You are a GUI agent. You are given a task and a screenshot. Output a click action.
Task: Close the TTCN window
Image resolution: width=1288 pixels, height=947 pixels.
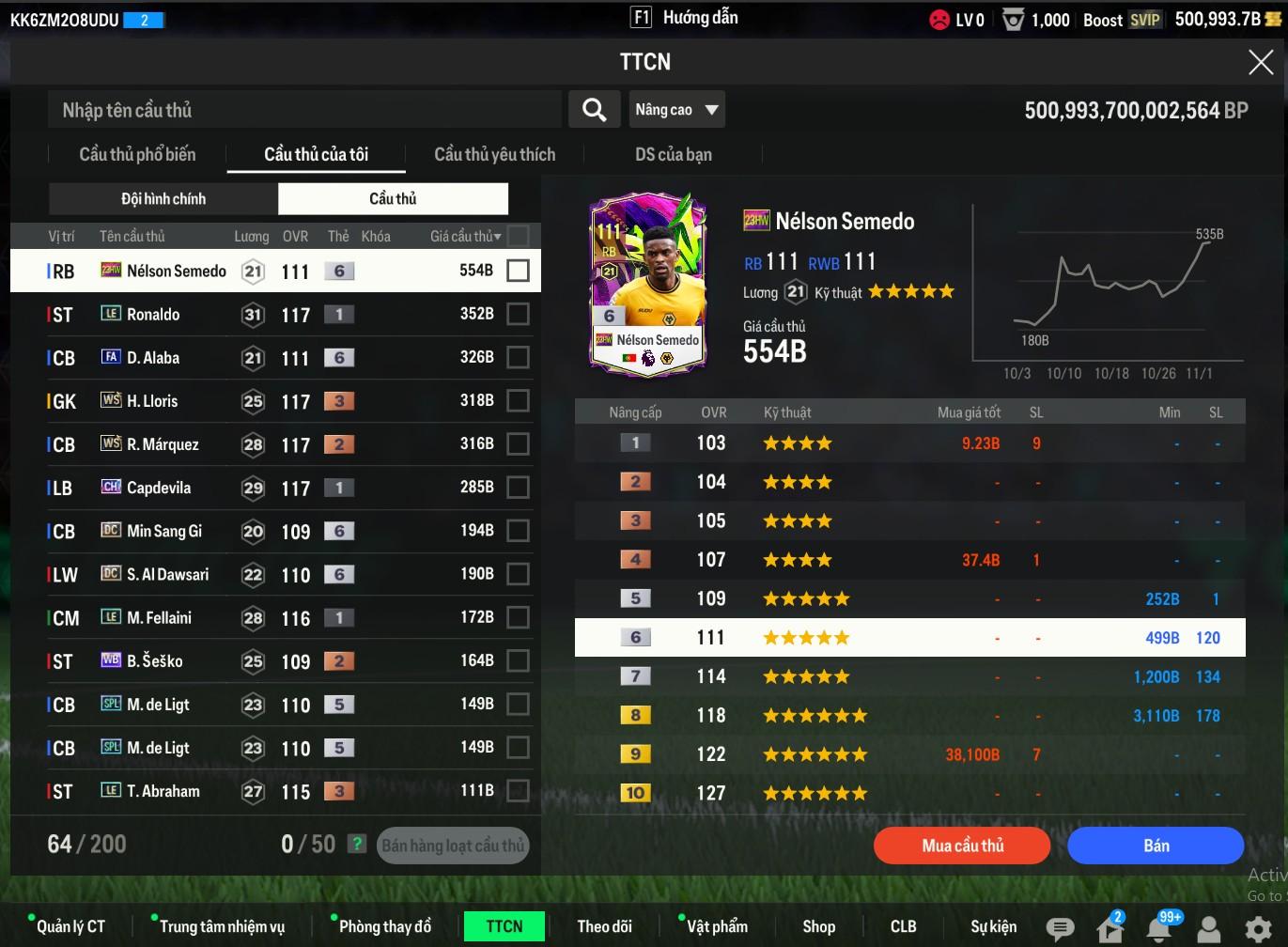(x=1260, y=63)
